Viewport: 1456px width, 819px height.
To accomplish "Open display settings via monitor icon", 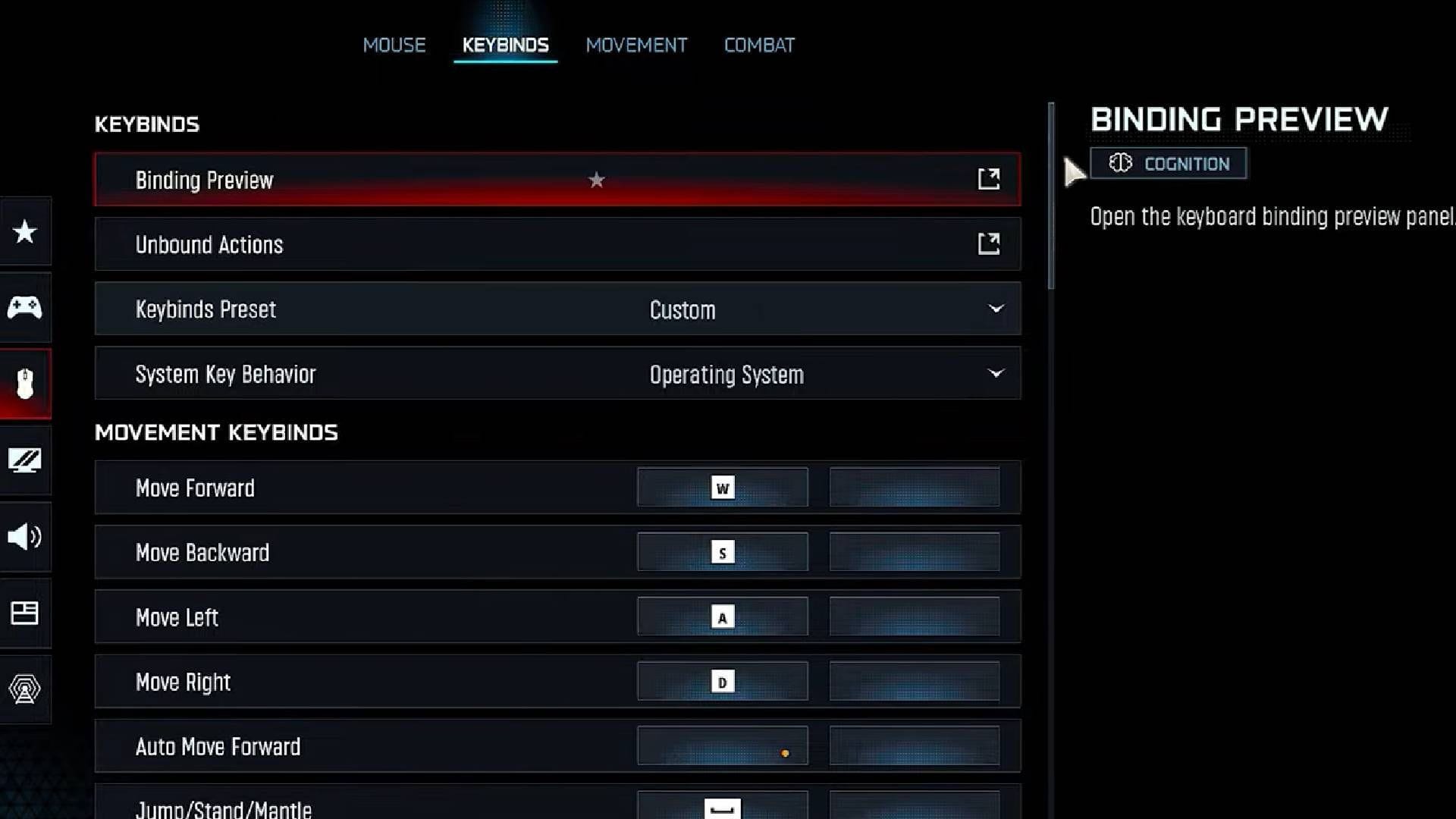I will coord(25,460).
